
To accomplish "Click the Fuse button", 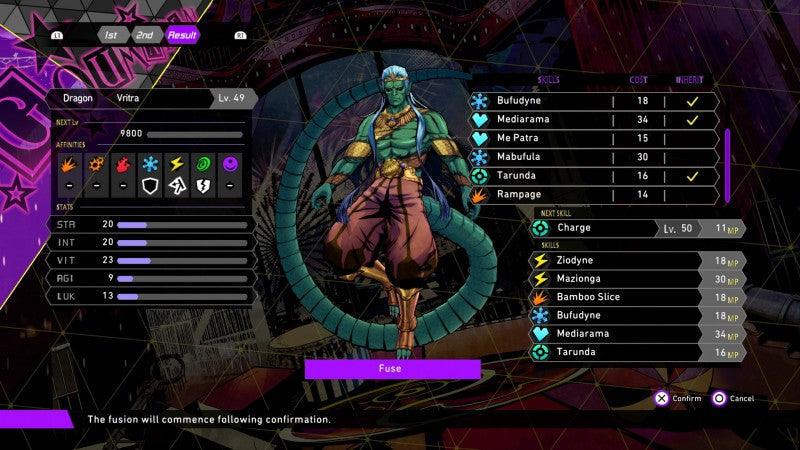I will (392, 369).
